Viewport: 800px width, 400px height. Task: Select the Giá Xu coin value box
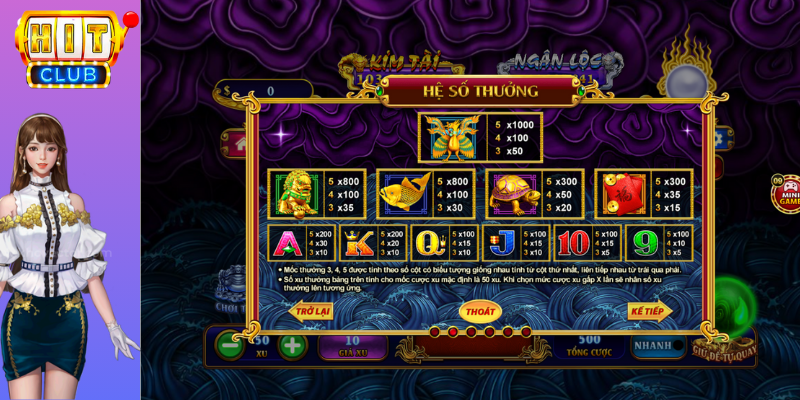click(353, 348)
